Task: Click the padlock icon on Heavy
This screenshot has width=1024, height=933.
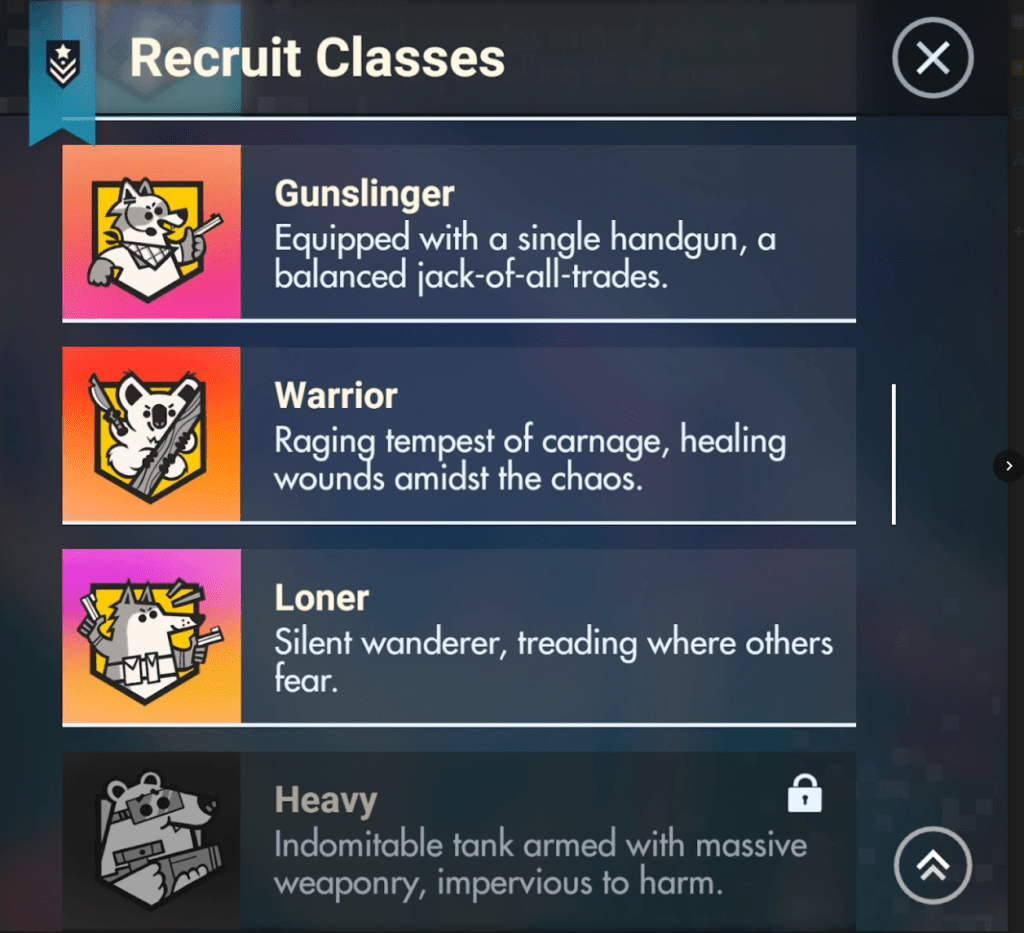Action: pos(804,796)
